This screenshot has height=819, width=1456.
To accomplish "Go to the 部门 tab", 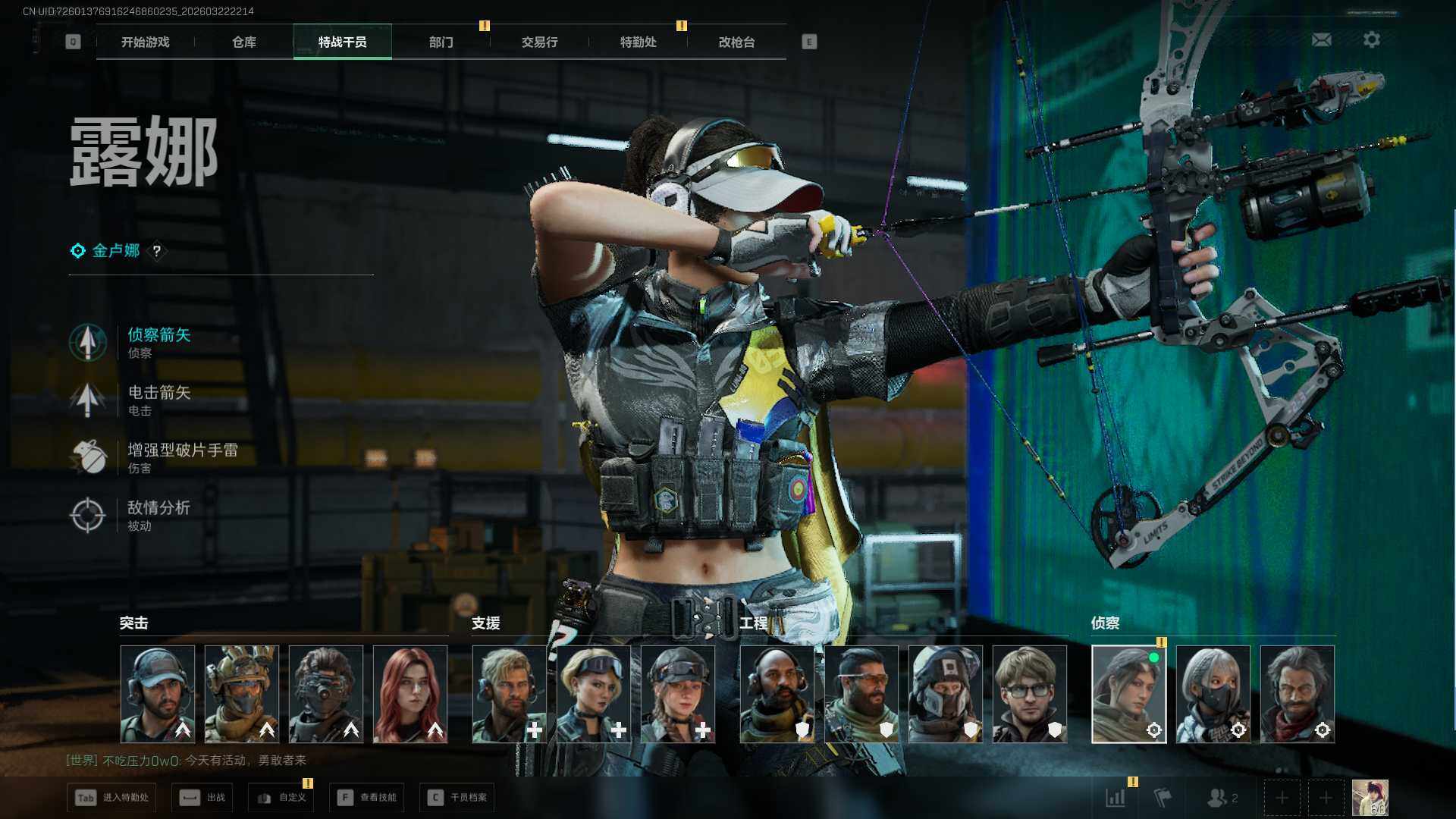I will [441, 42].
